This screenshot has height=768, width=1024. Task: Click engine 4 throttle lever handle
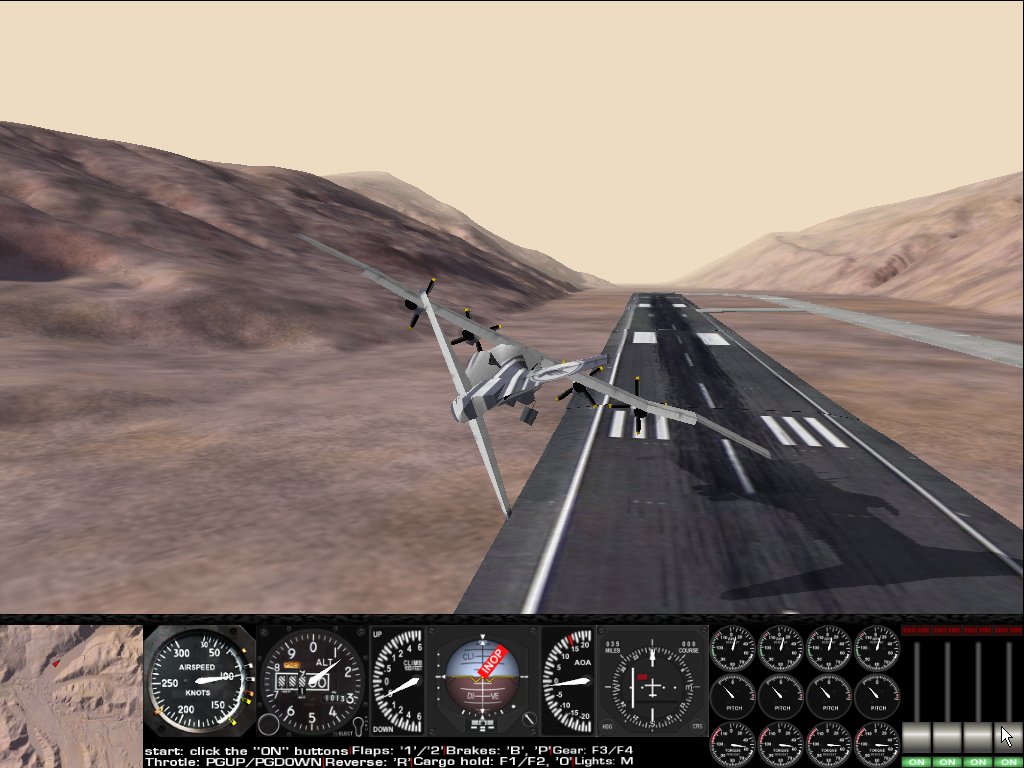point(1007,738)
